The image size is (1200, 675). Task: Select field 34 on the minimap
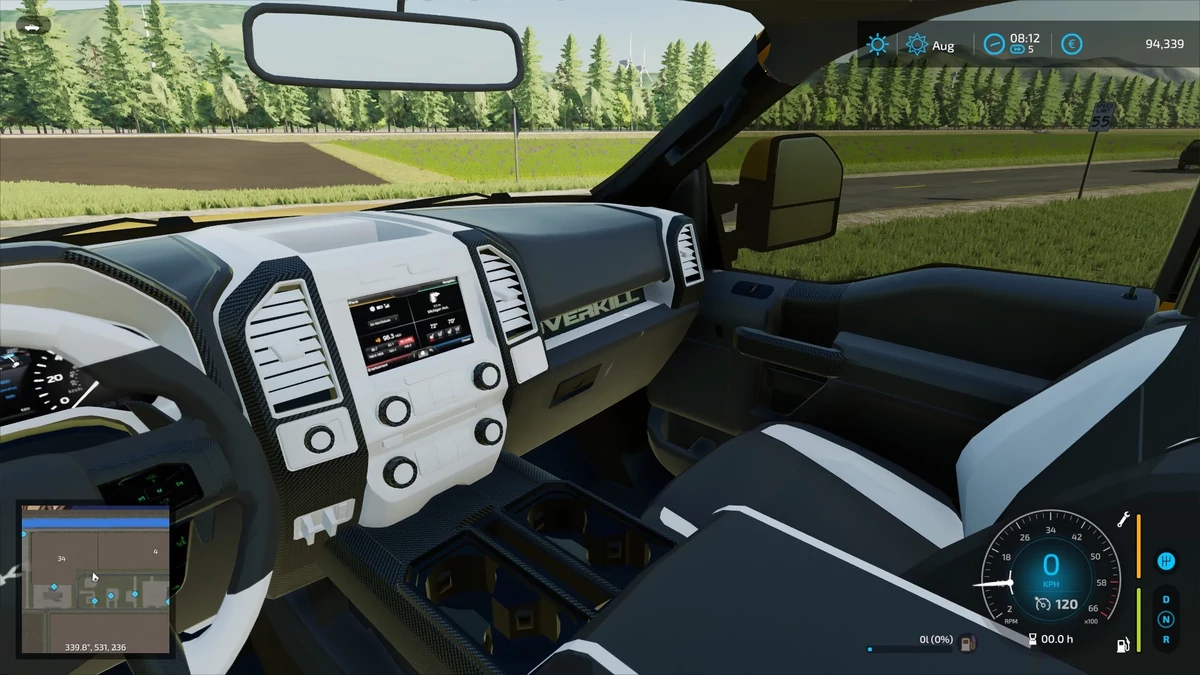coord(62,559)
